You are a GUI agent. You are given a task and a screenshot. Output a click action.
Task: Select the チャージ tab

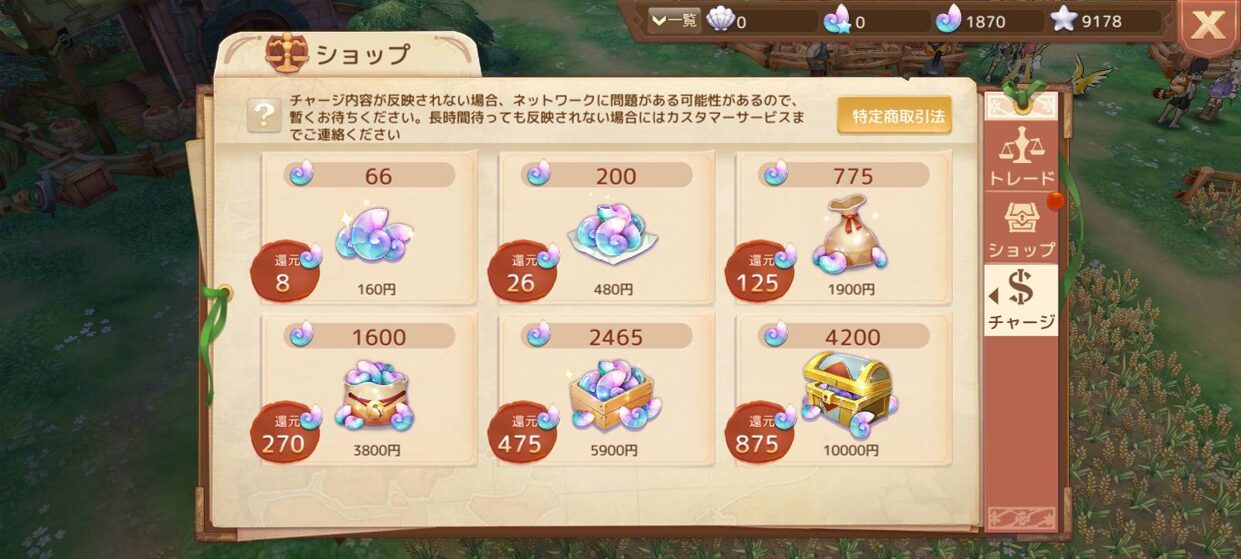1021,299
